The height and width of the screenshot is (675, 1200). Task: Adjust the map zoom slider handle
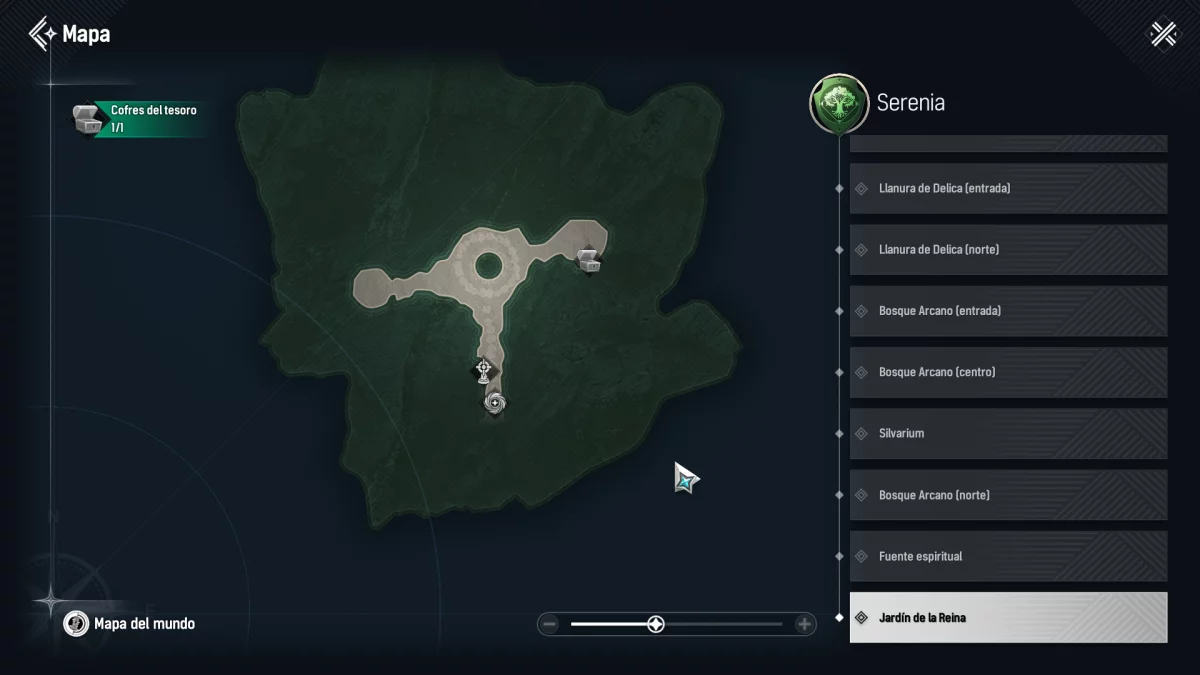[655, 624]
